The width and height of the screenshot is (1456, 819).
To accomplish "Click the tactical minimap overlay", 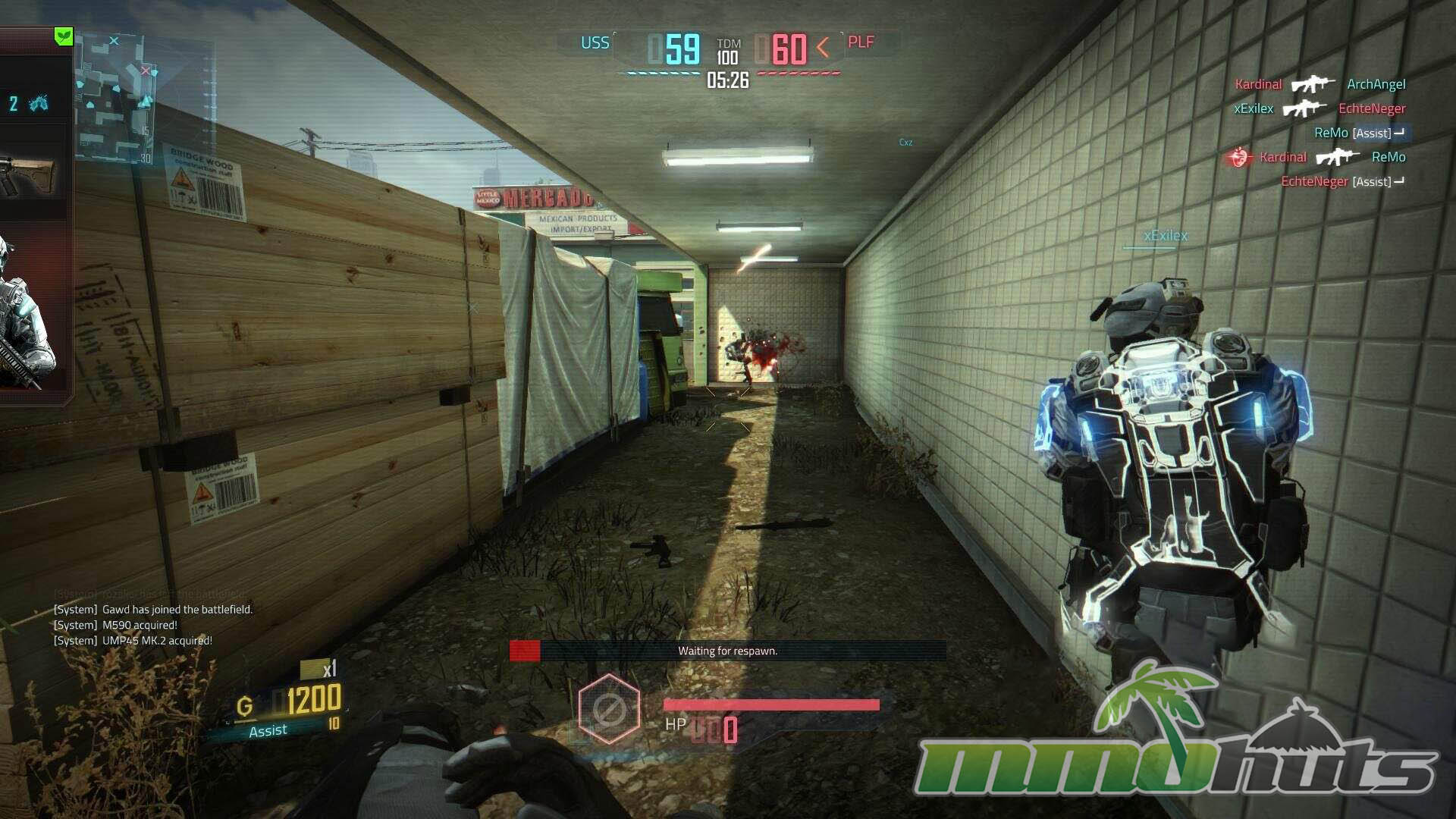I will [x=115, y=99].
